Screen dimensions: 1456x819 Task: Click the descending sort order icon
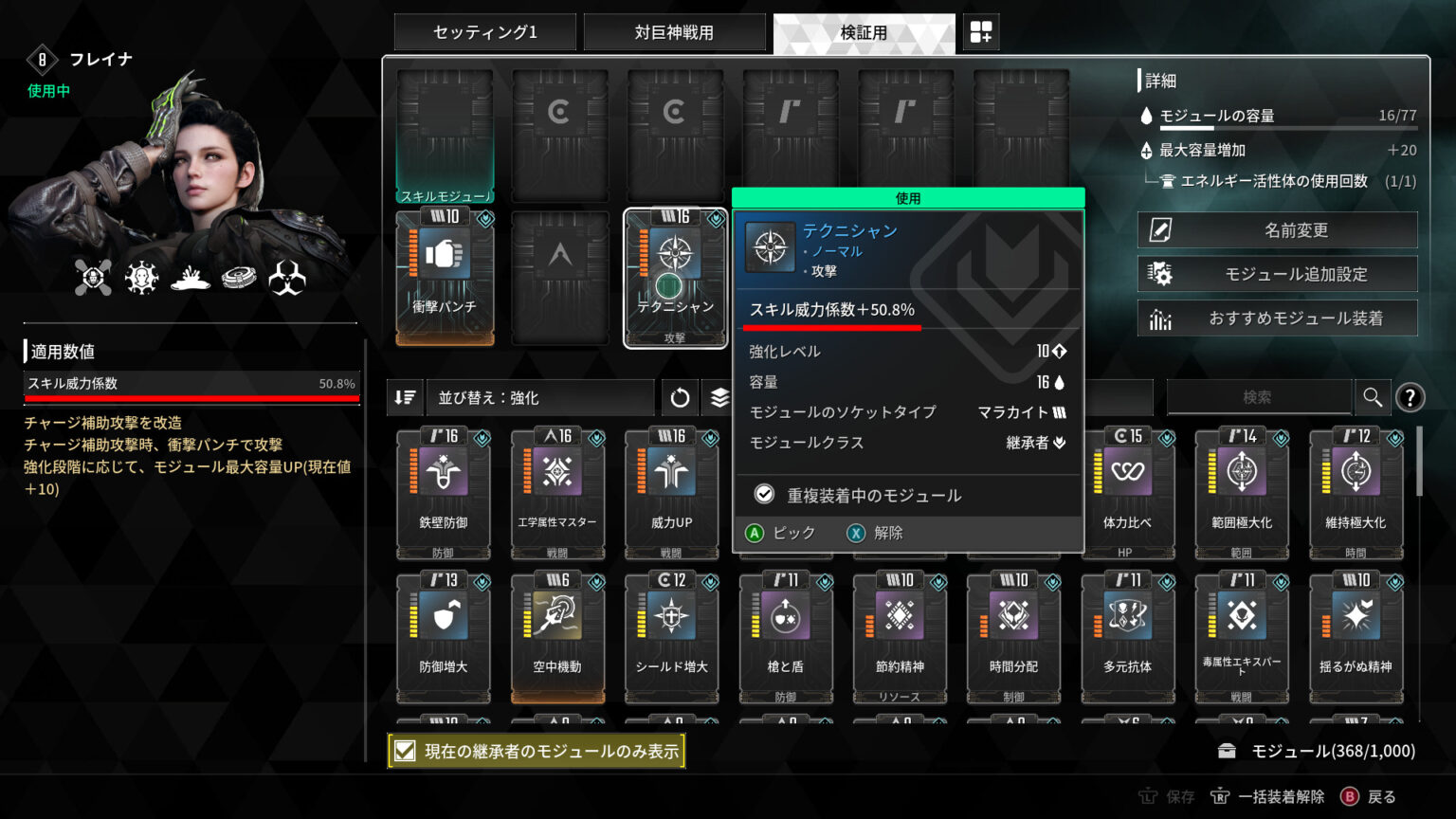tap(404, 397)
